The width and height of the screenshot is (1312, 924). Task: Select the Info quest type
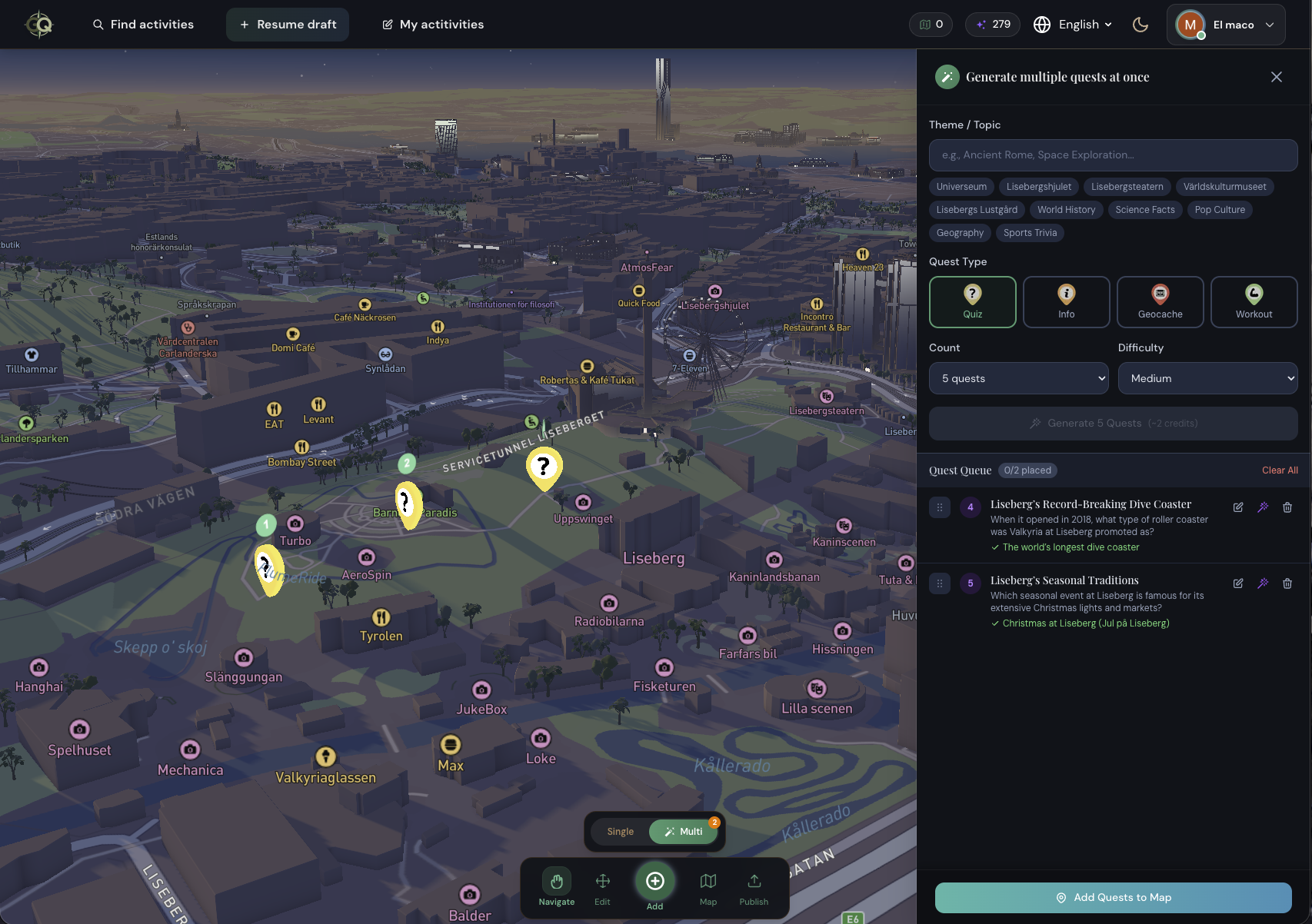1066,301
